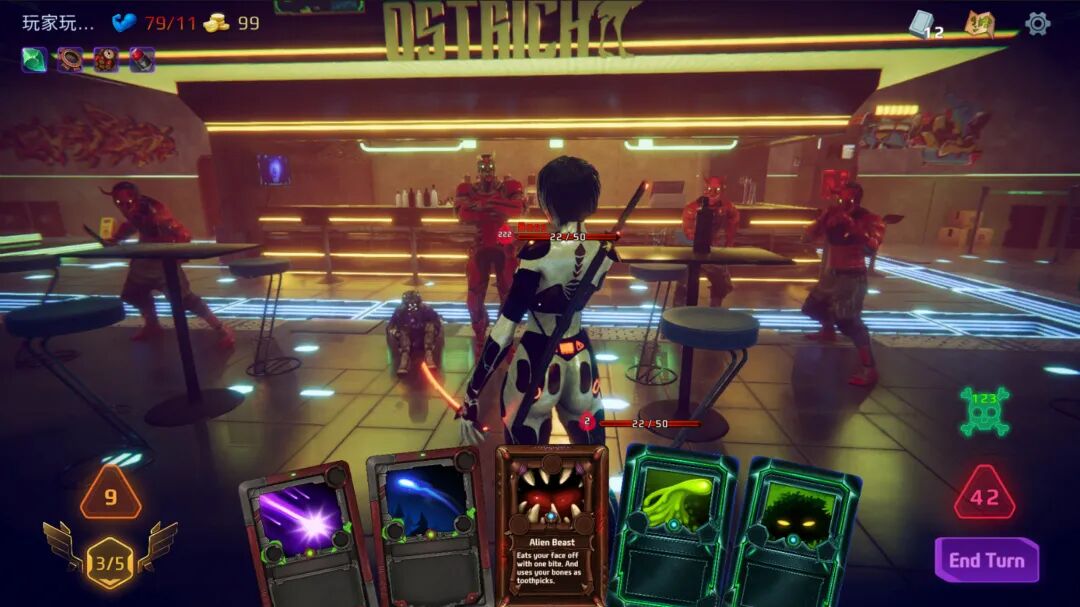Inspect the red dice relic icon
This screenshot has width=1080, height=607.
point(106,60)
